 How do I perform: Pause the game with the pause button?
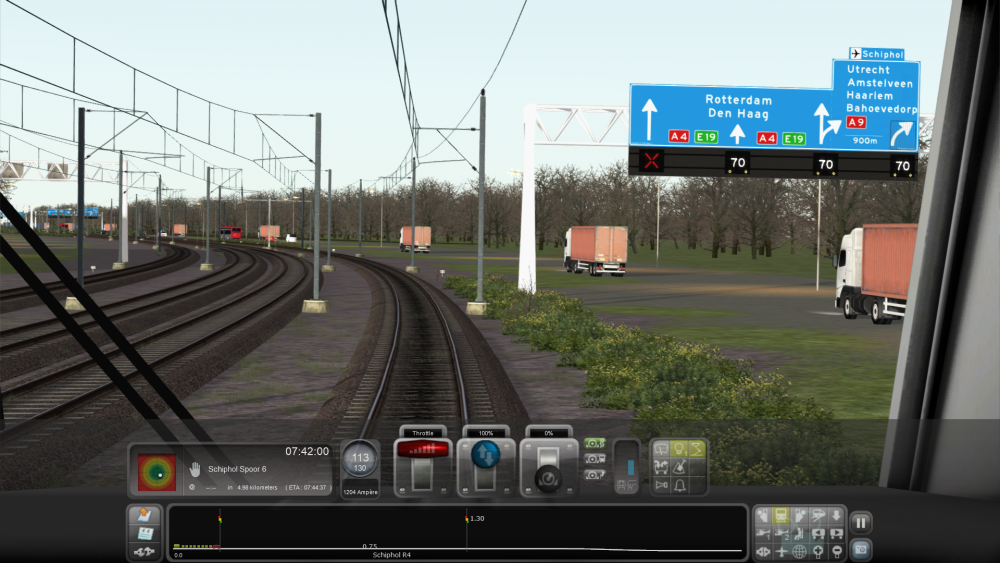[x=860, y=522]
